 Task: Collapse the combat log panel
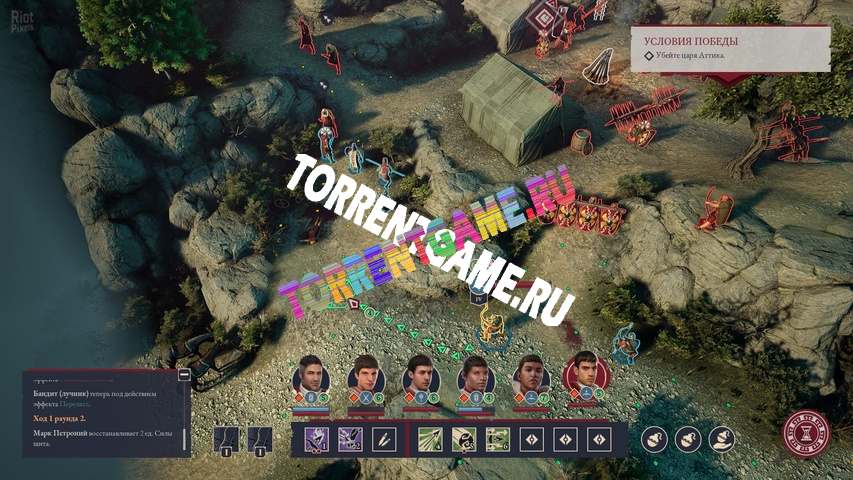tap(184, 375)
